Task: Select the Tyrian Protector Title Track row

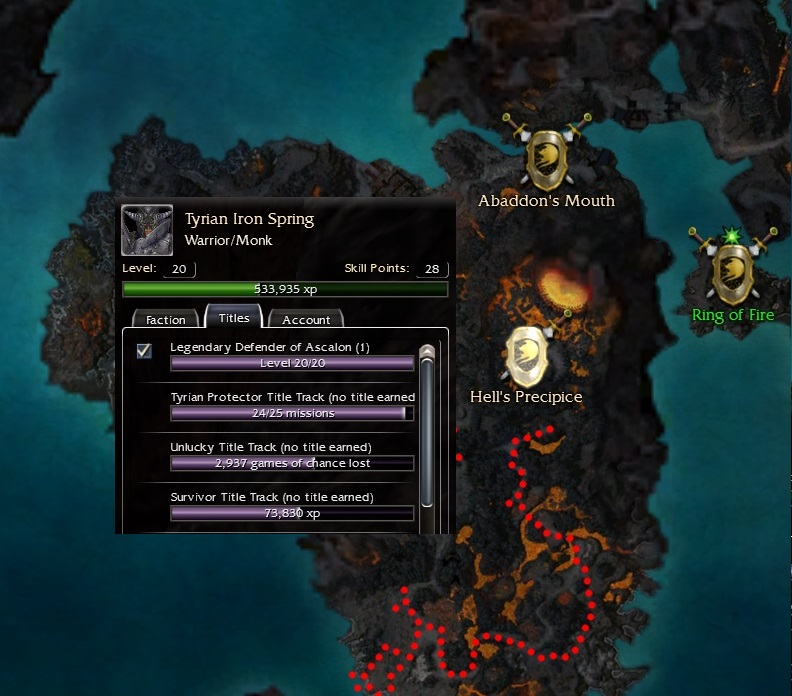Action: pyautogui.click(x=292, y=405)
